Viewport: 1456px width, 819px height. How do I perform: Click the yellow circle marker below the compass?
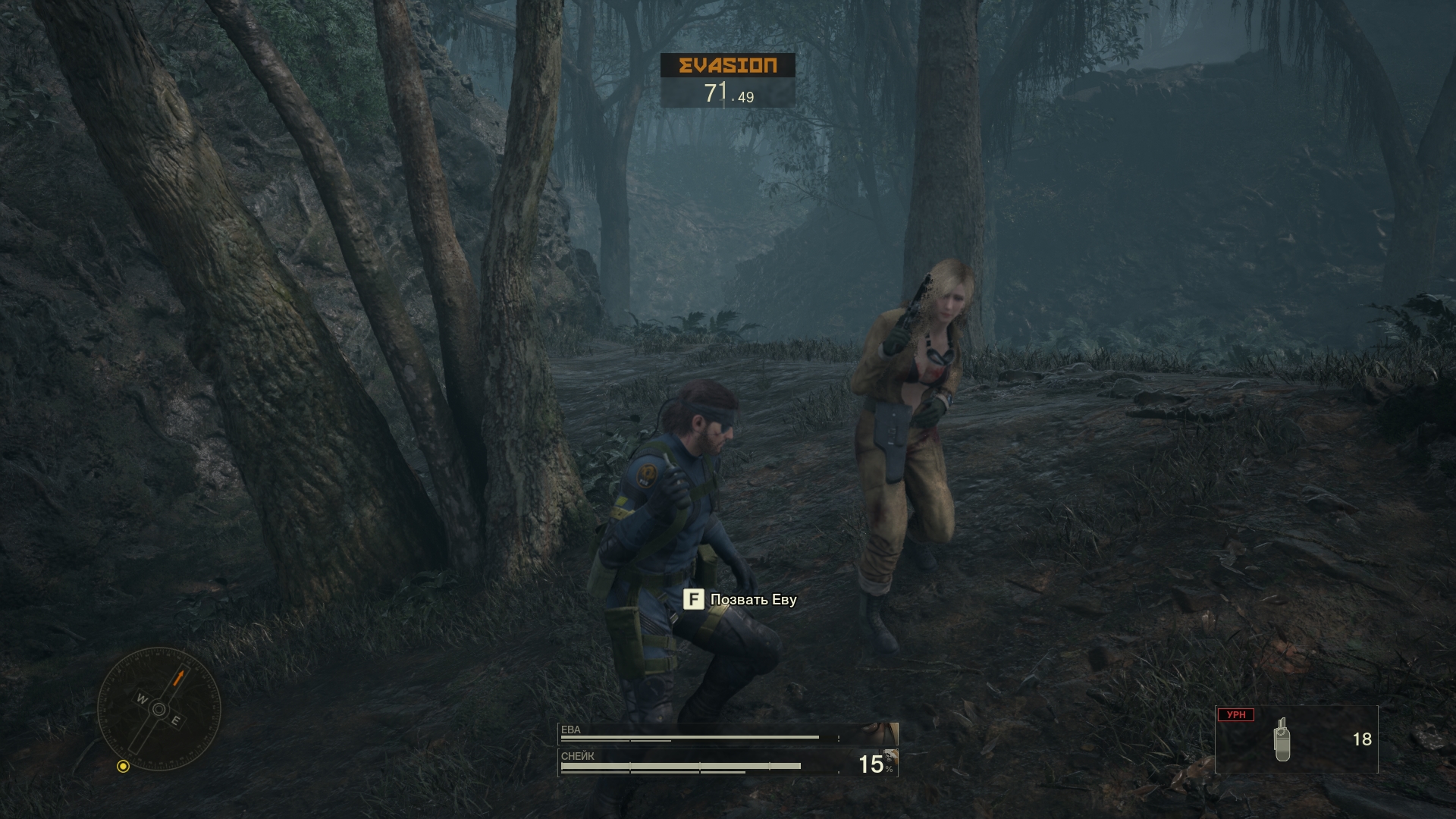(x=123, y=767)
